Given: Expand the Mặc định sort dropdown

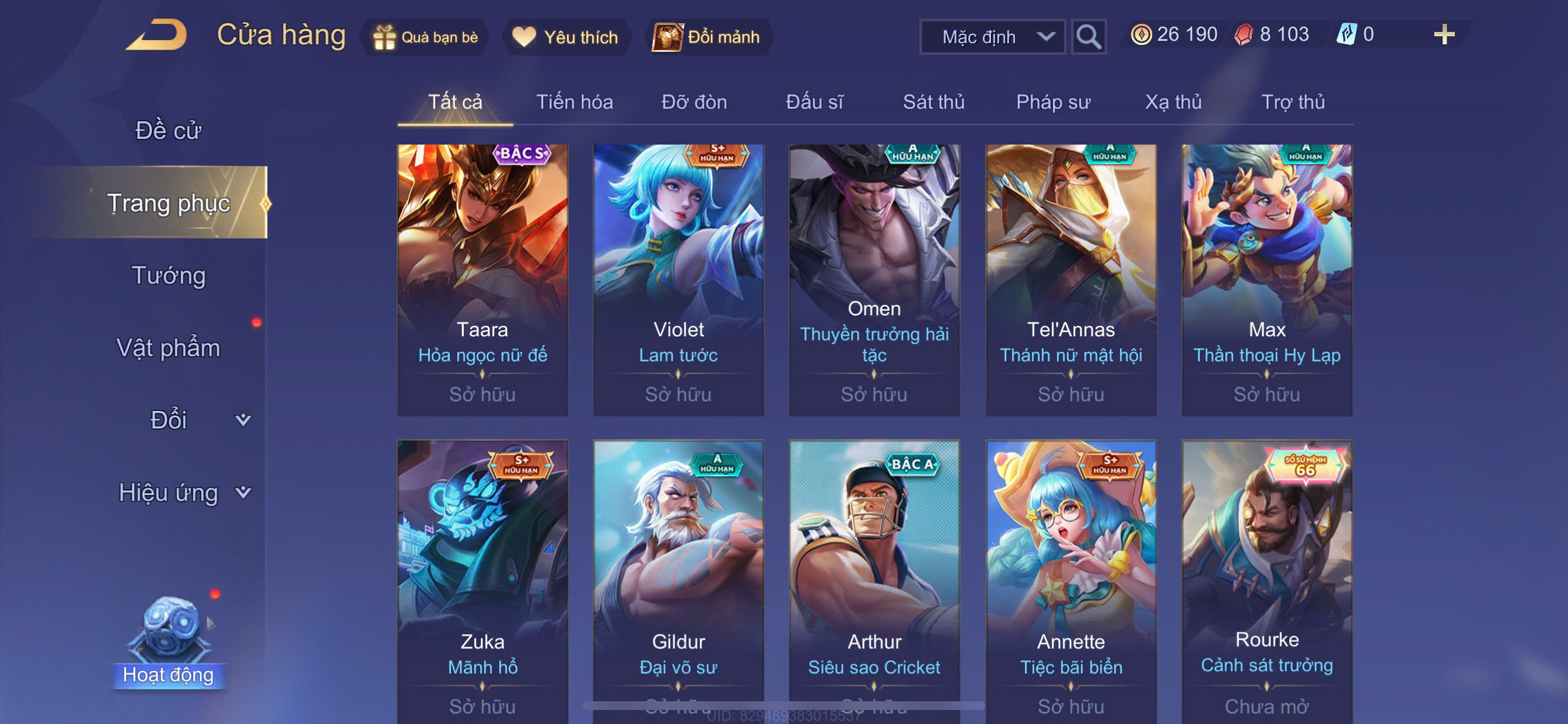Looking at the screenshot, I should point(992,37).
